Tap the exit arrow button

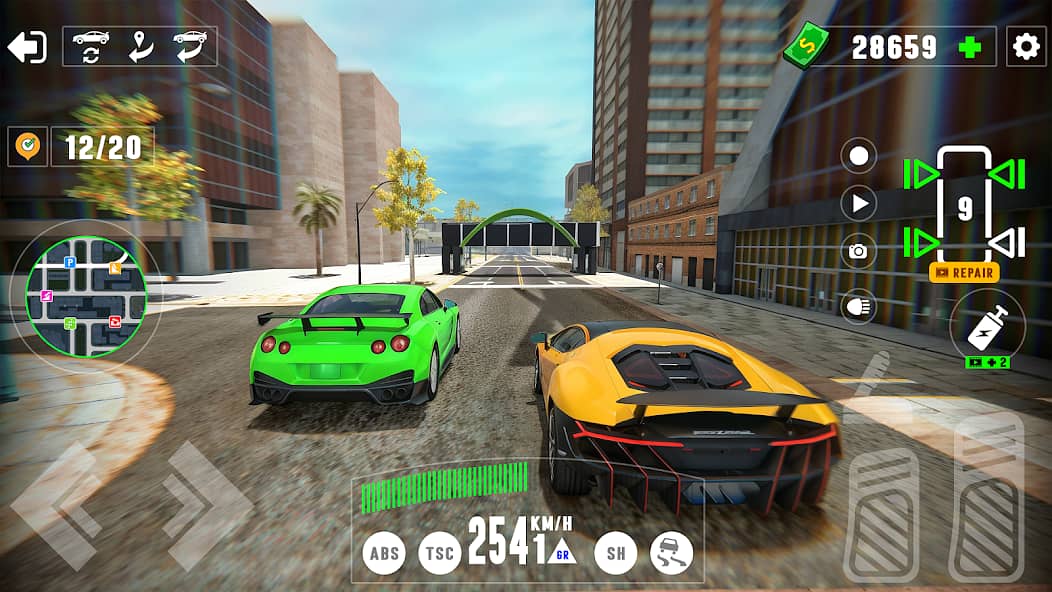click(x=27, y=47)
